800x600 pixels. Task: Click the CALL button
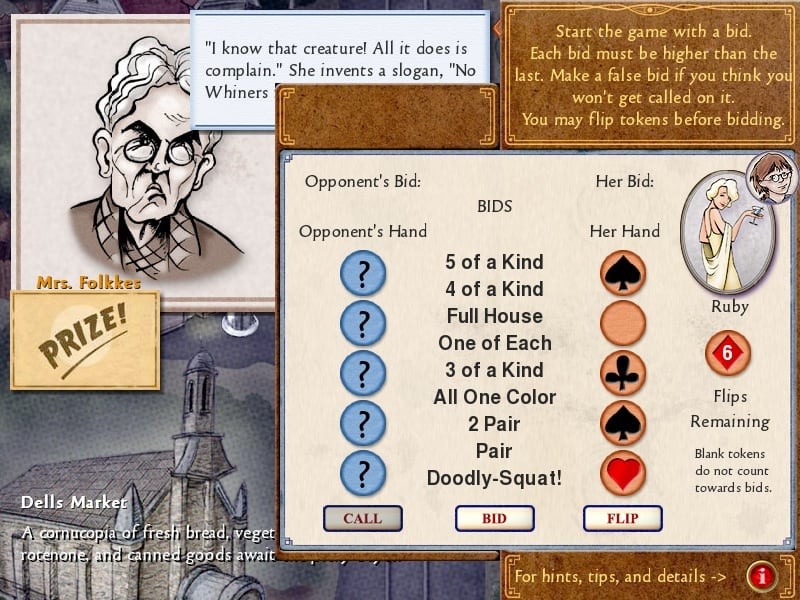(362, 518)
